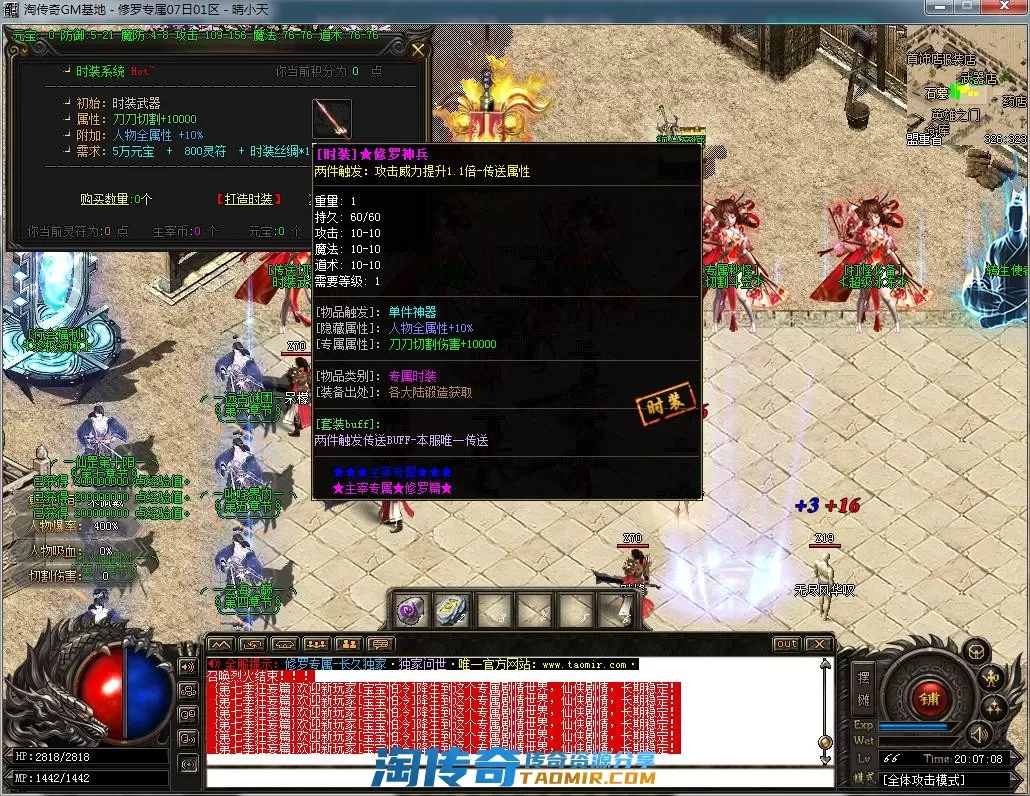The height and width of the screenshot is (796, 1030).
Task: Select the first chat channel tab icon
Action: [x=221, y=644]
